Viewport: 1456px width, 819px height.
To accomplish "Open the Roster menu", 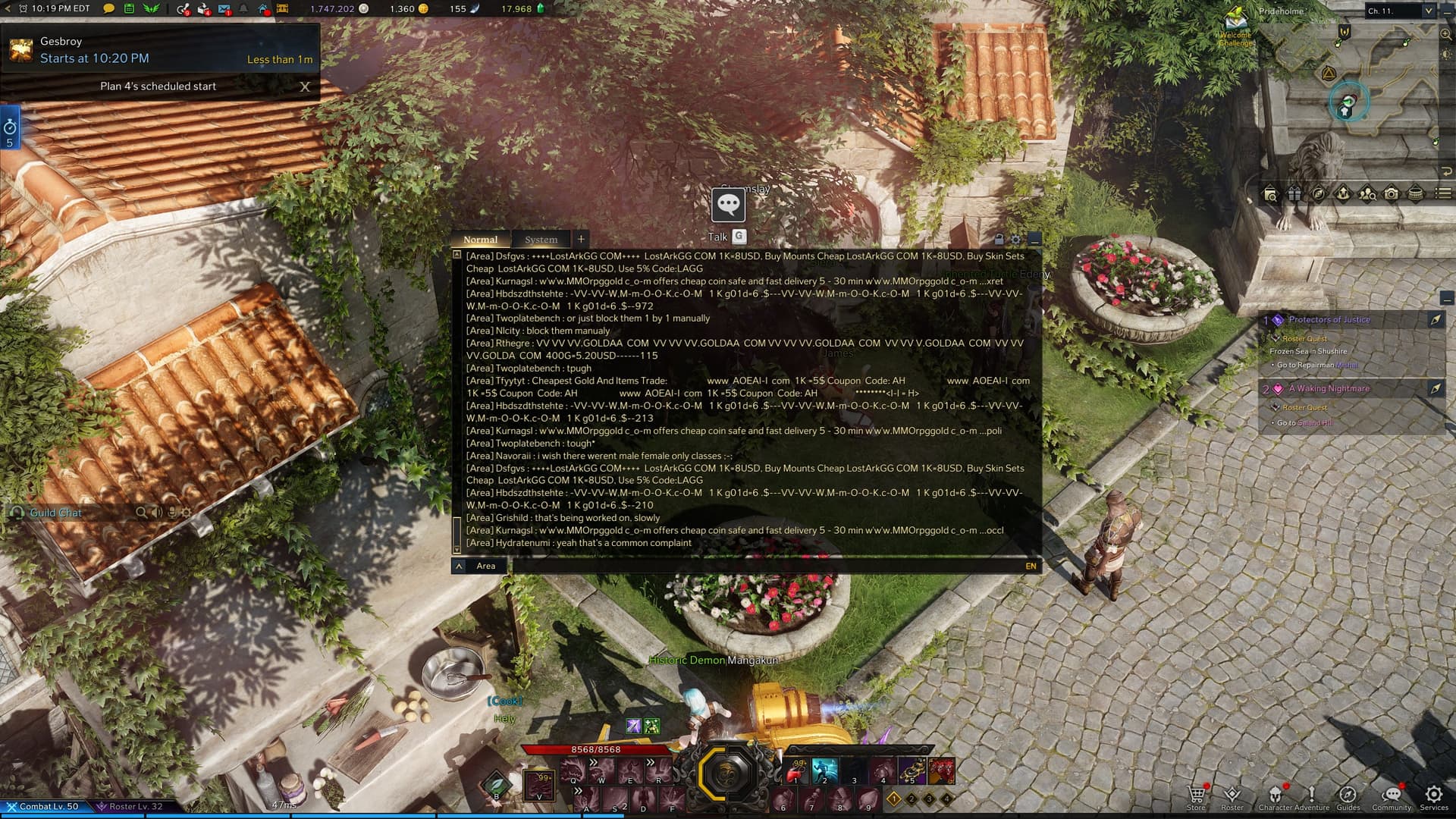I will point(1232,795).
